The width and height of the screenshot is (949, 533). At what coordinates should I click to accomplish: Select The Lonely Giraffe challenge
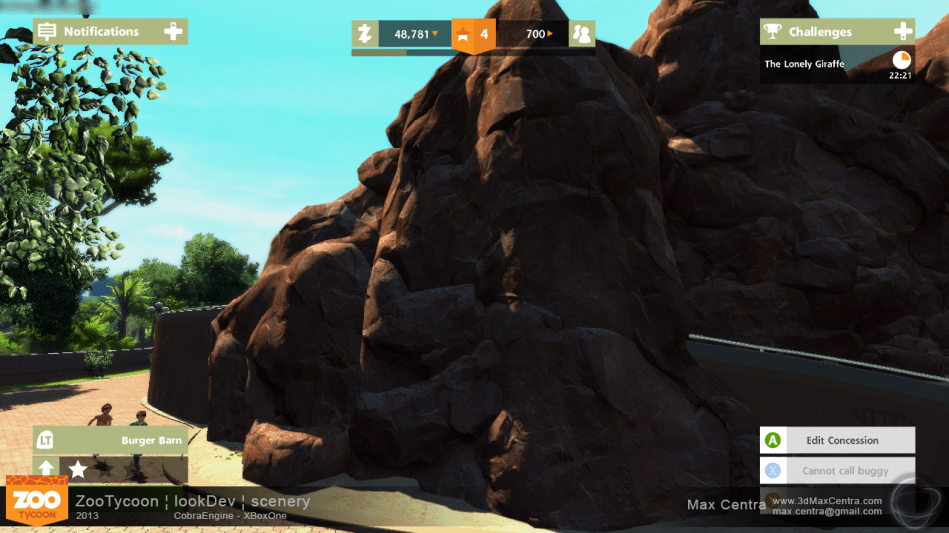805,64
